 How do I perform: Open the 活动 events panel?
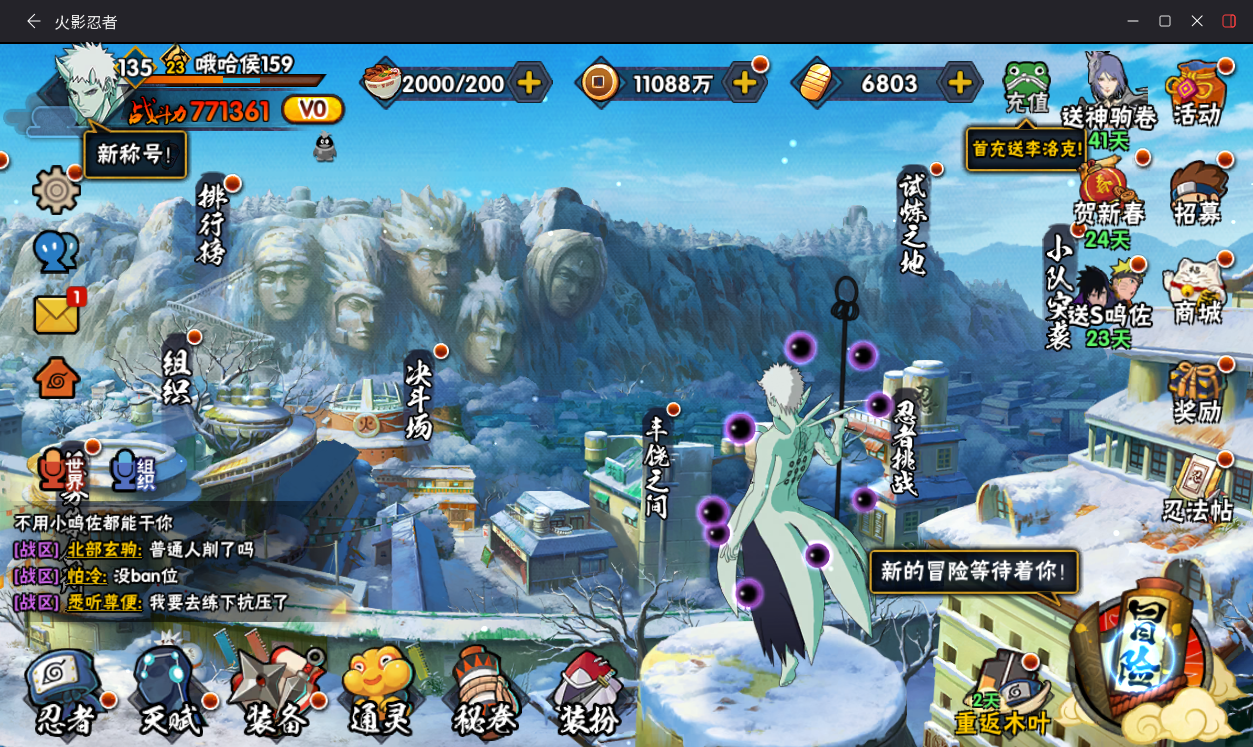(1197, 93)
